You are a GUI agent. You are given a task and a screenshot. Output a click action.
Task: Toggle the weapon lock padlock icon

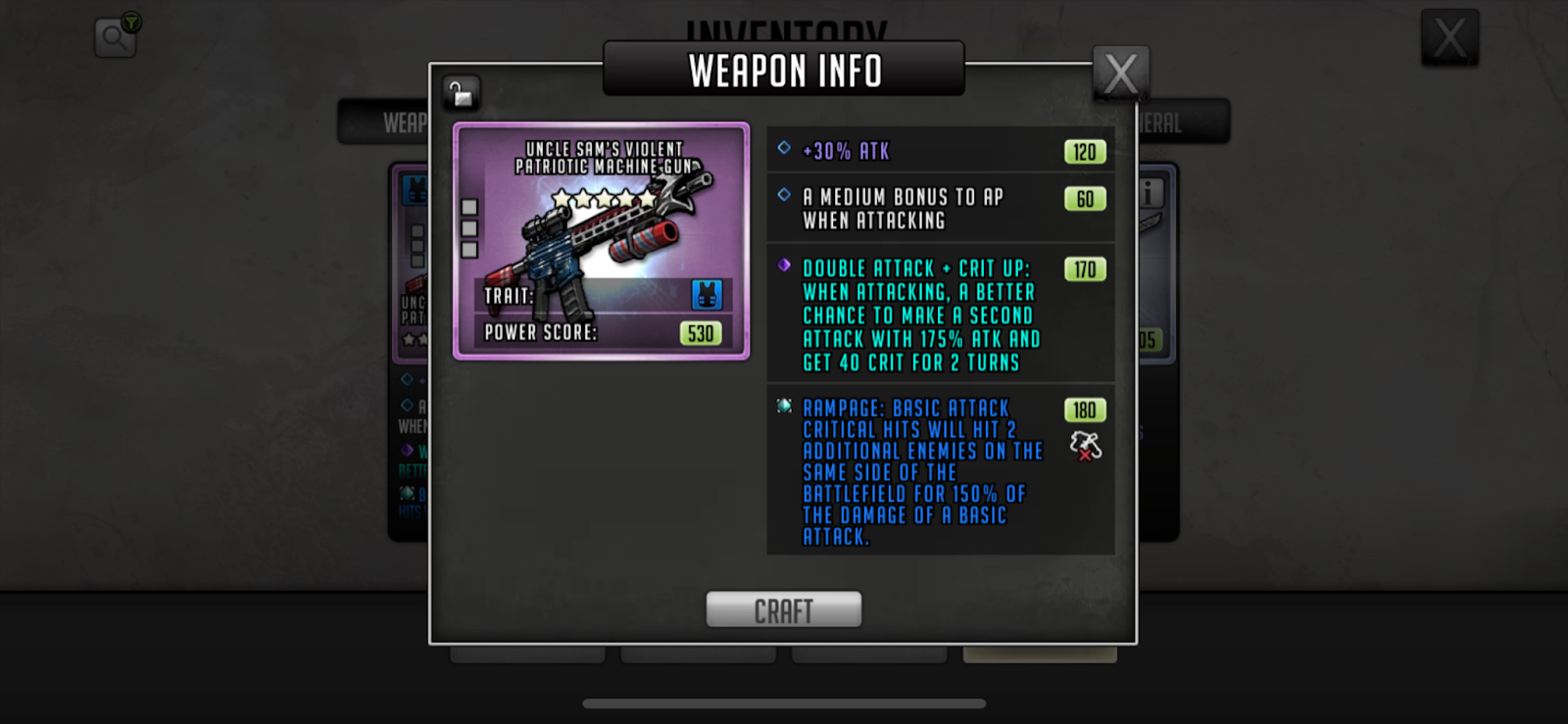point(461,93)
